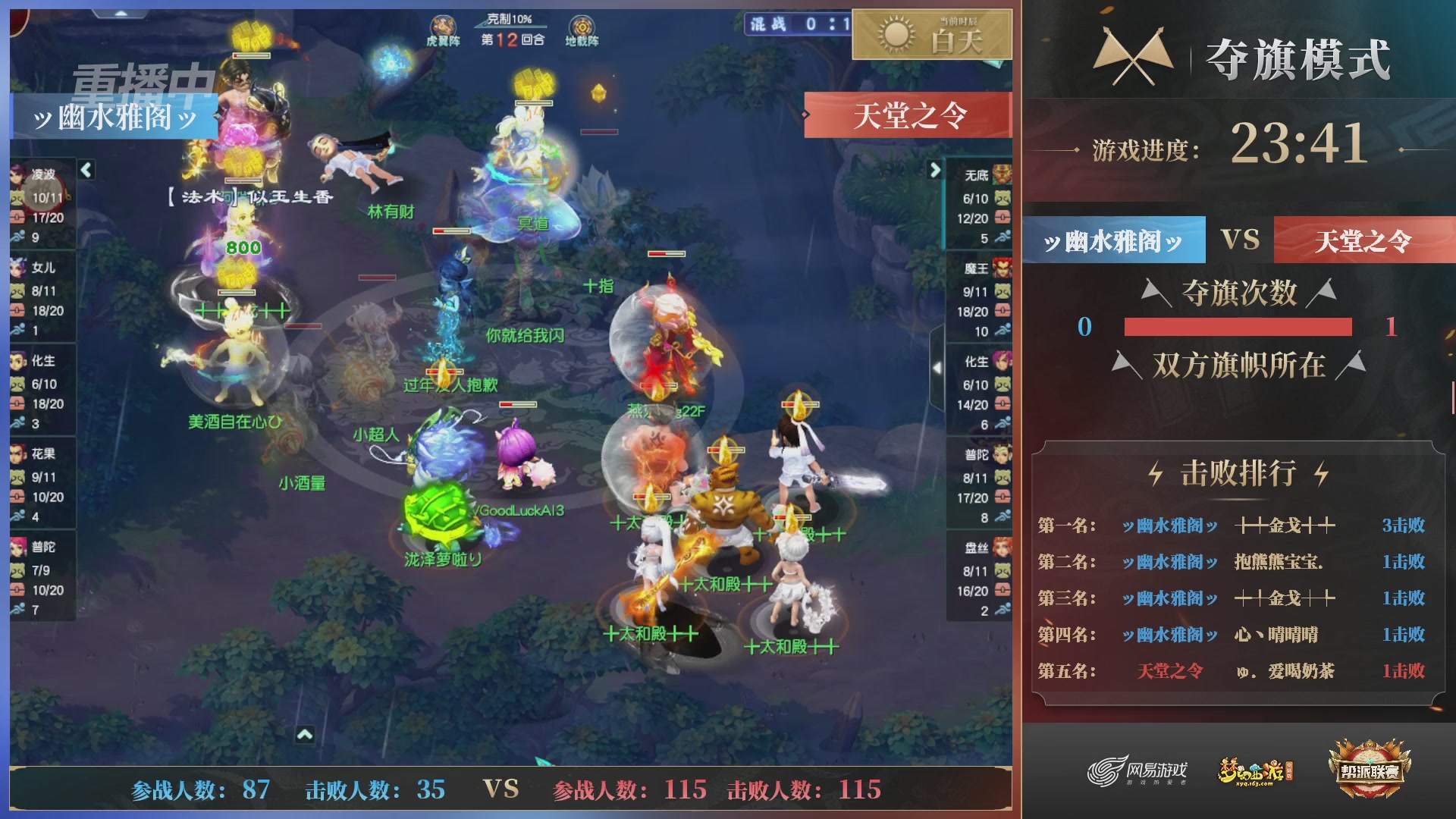1456x819 pixels.
Task: Collapse the left team roster with the left arrow
Action: [86, 171]
